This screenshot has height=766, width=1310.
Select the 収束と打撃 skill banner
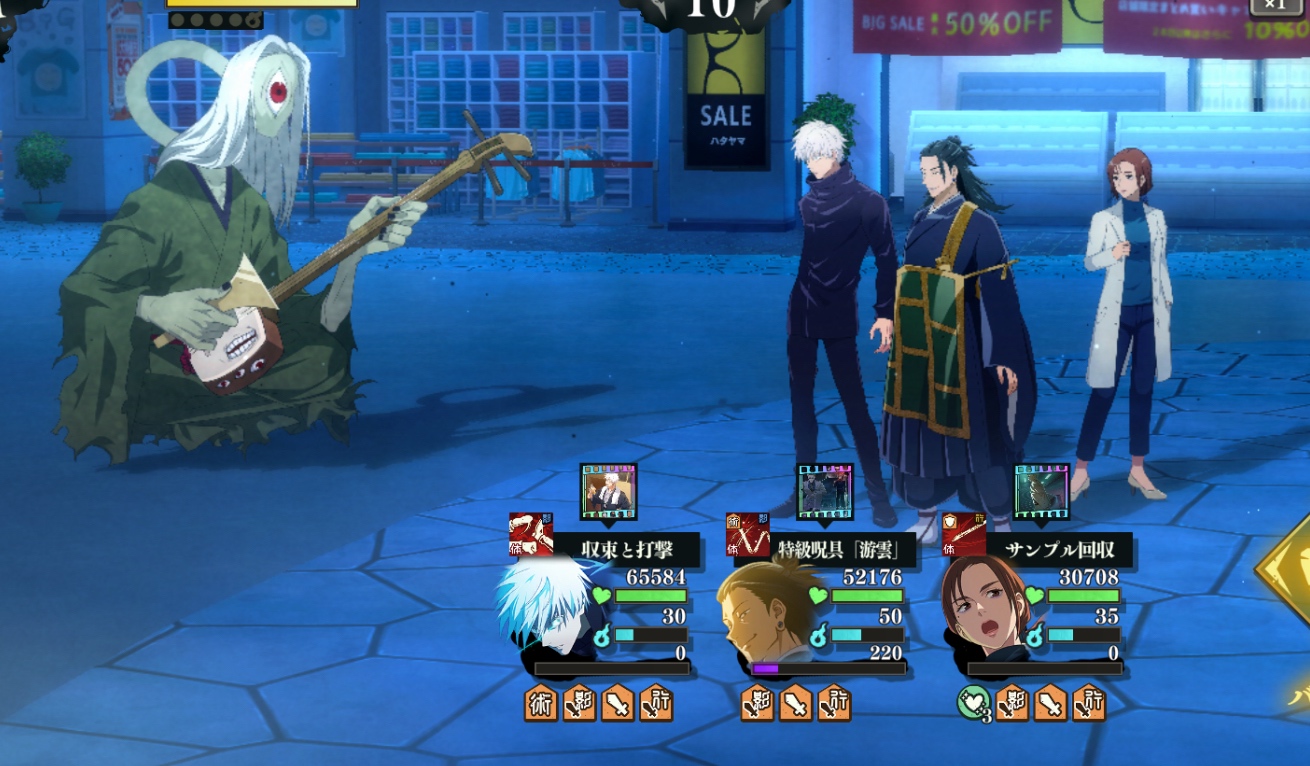(x=626, y=550)
